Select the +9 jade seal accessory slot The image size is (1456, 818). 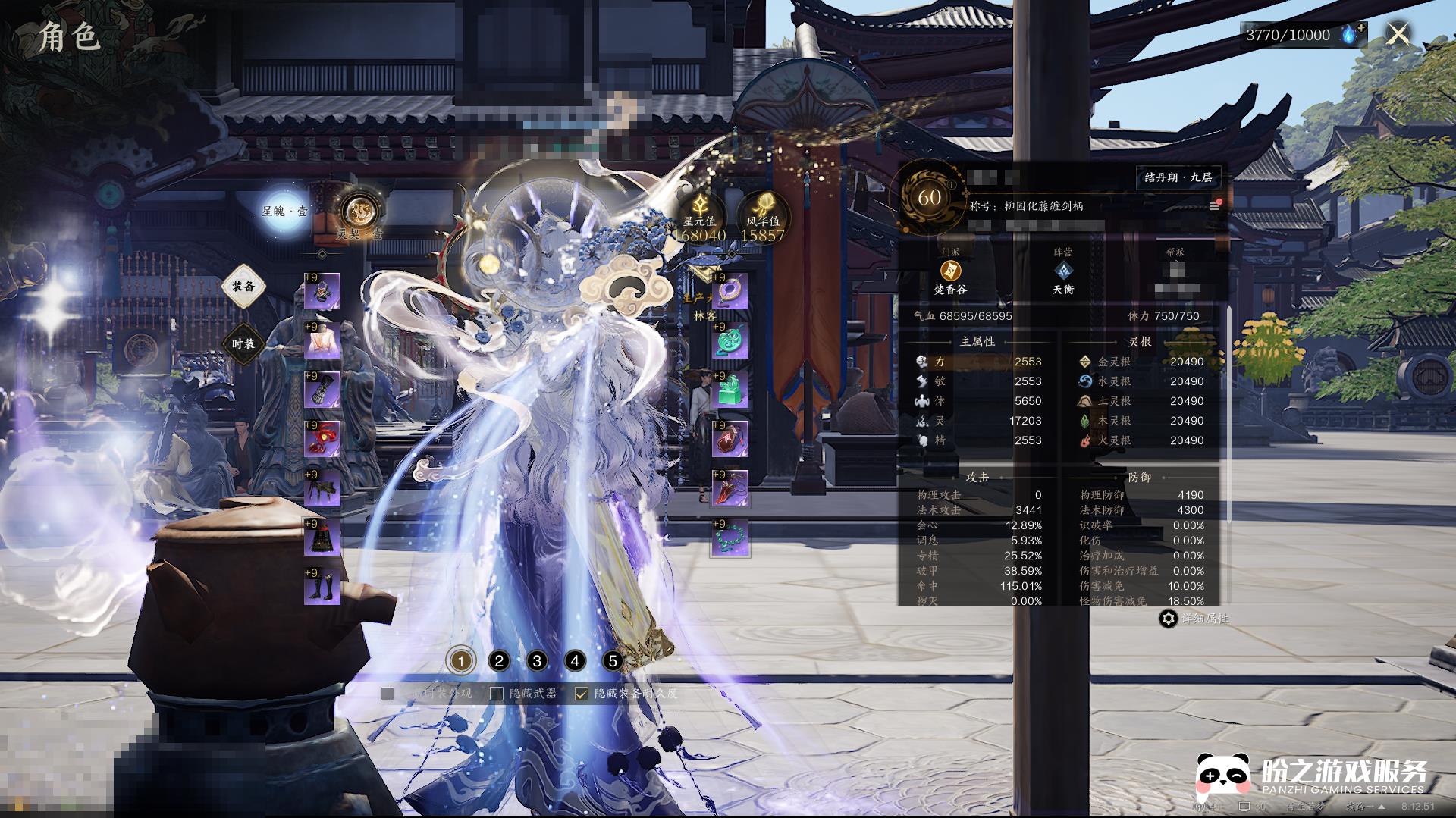click(730, 390)
